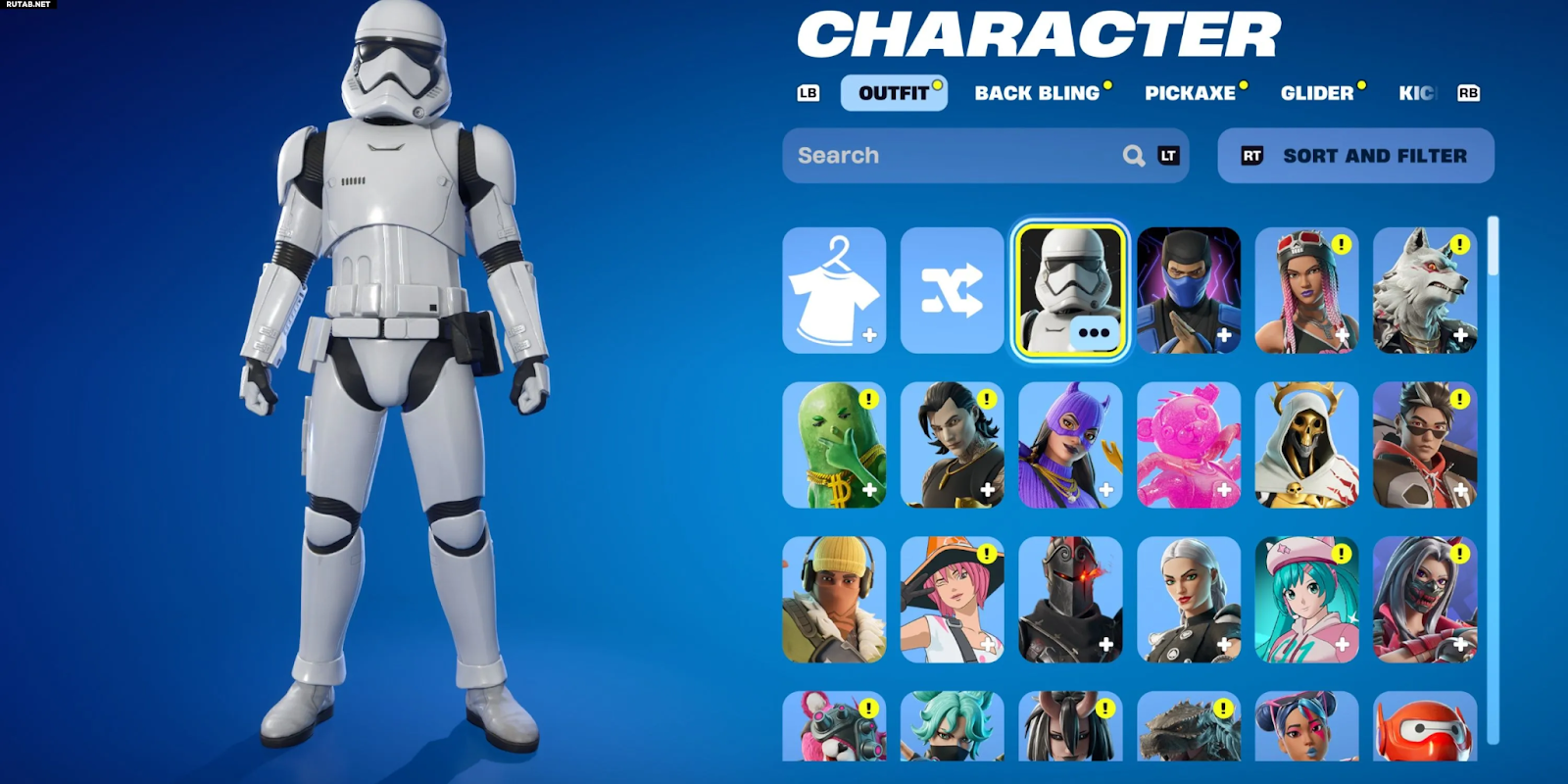
Task: Pick the black knight with red eyes
Action: (1070, 599)
